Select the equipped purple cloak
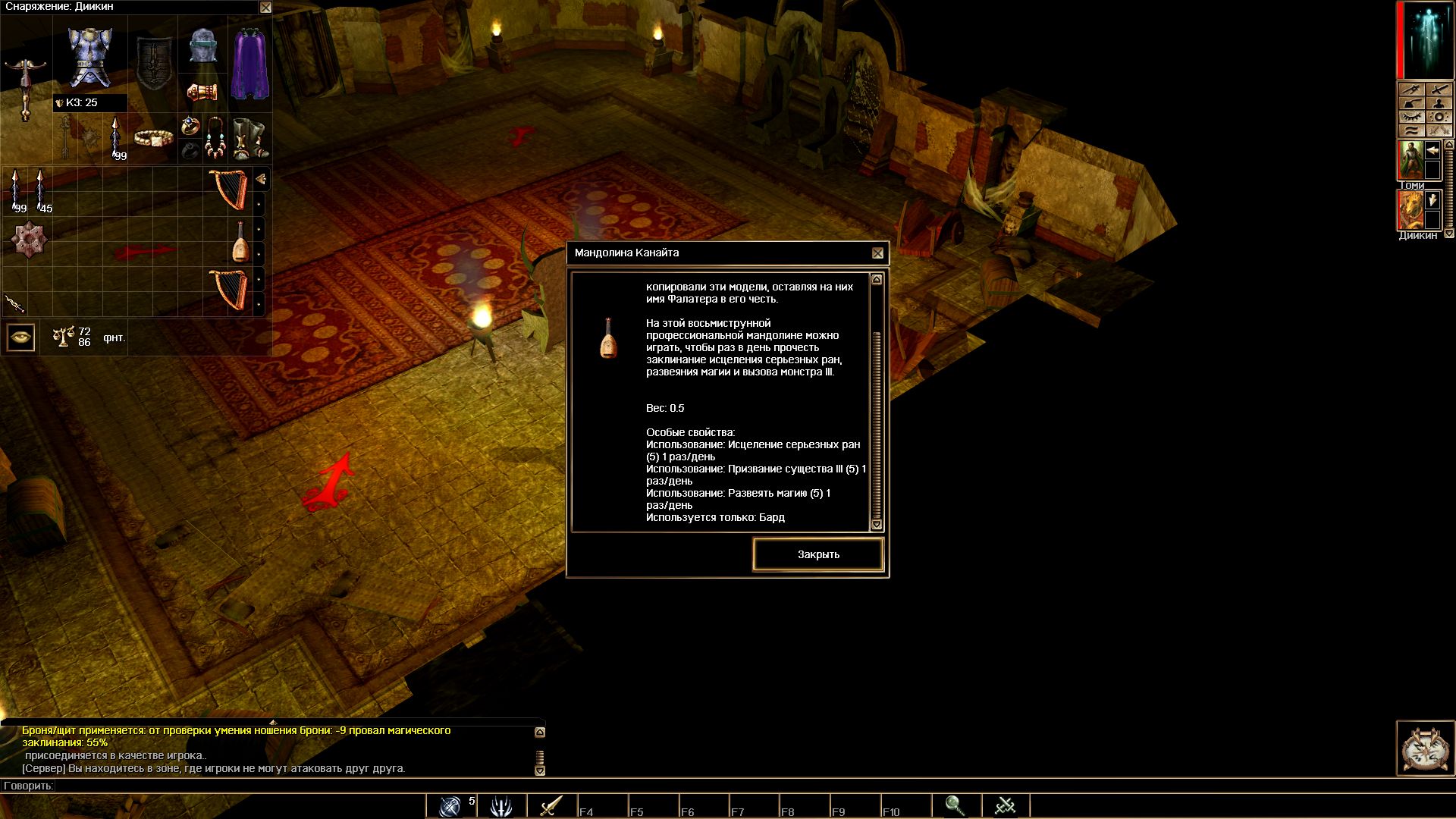The image size is (1456, 819). pyautogui.click(x=249, y=64)
